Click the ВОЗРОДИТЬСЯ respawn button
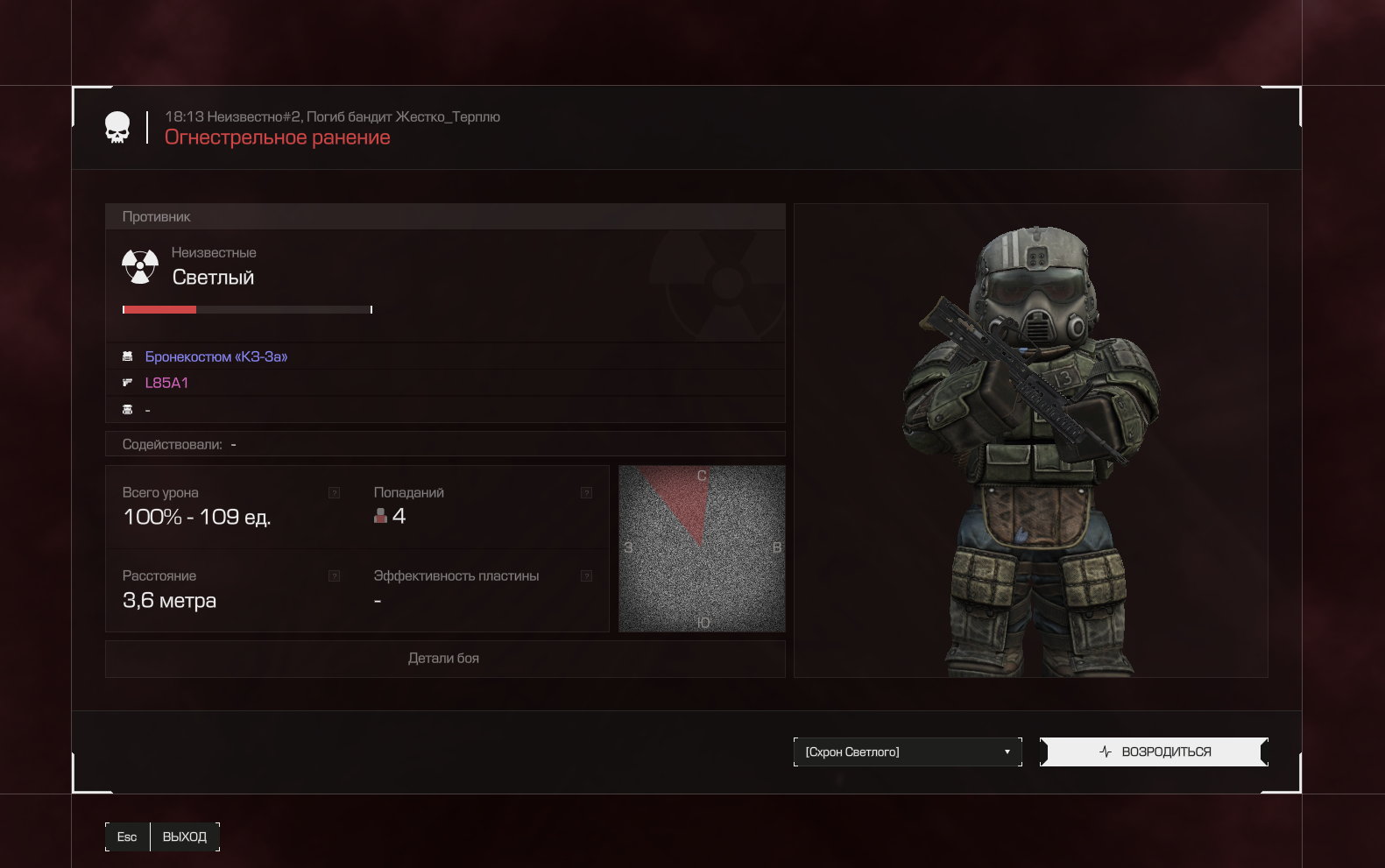The width and height of the screenshot is (1385, 868). (1154, 752)
